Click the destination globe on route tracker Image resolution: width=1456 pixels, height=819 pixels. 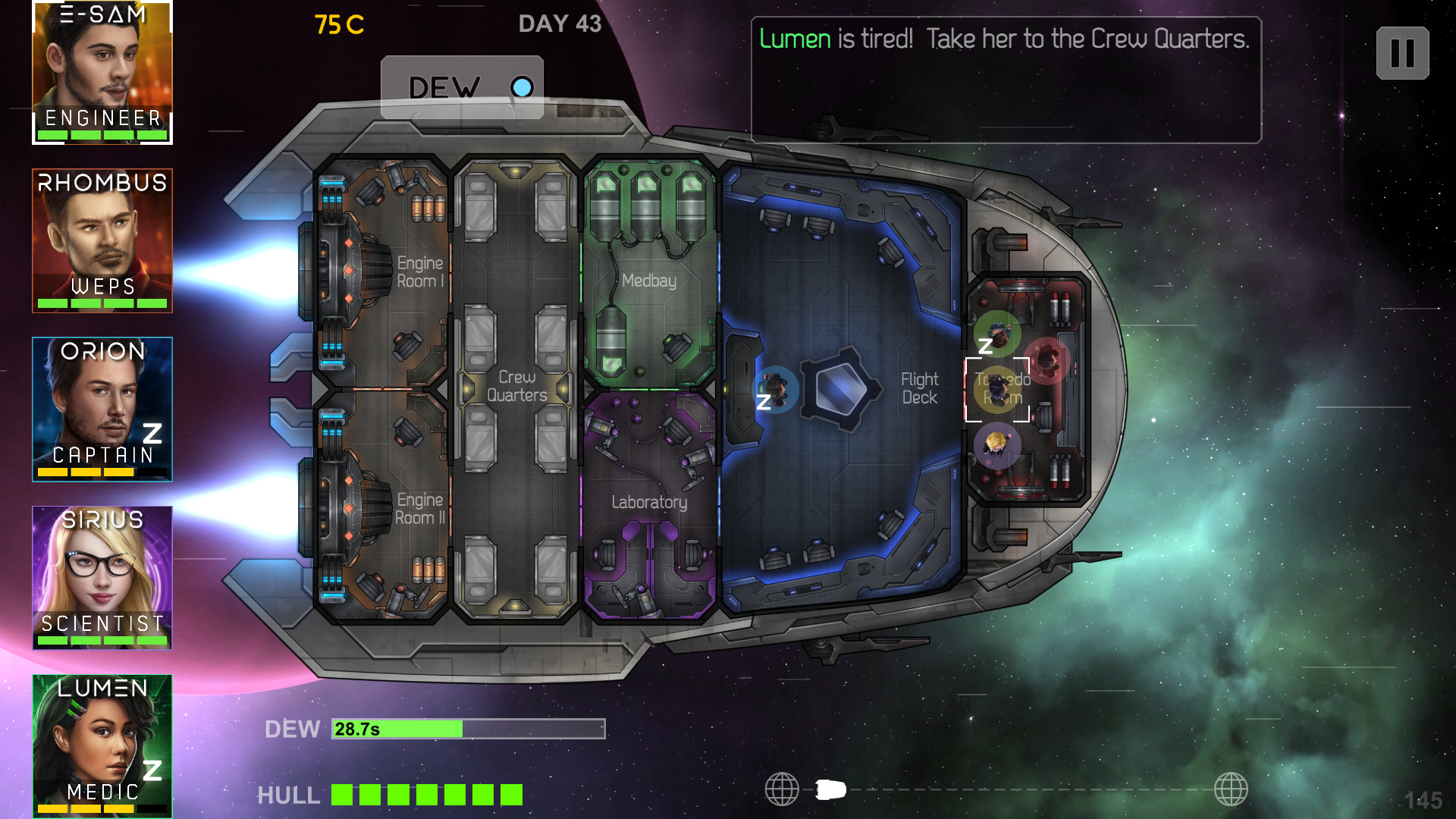point(1230,789)
